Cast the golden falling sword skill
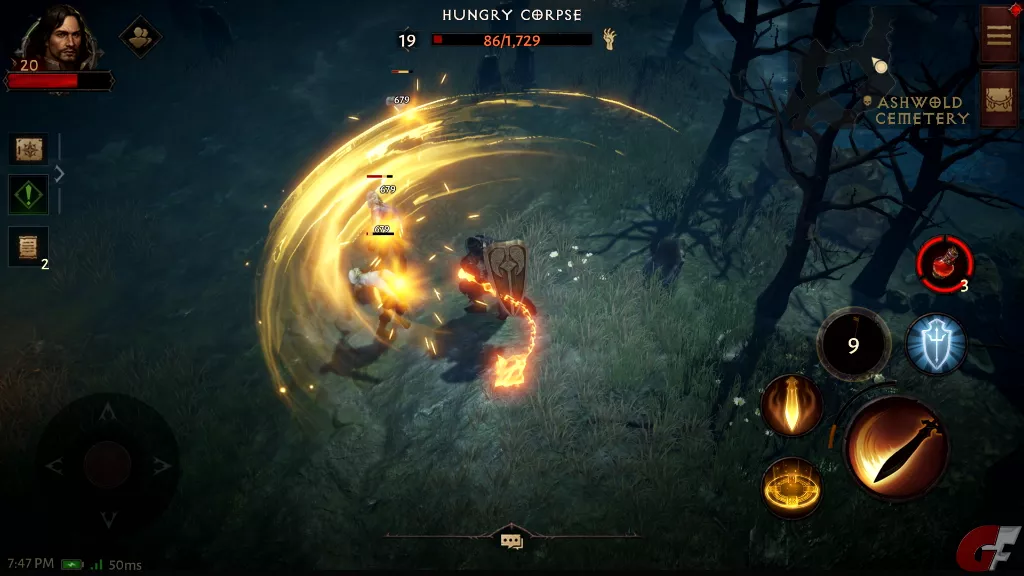The width and height of the screenshot is (1024, 576). (x=791, y=406)
